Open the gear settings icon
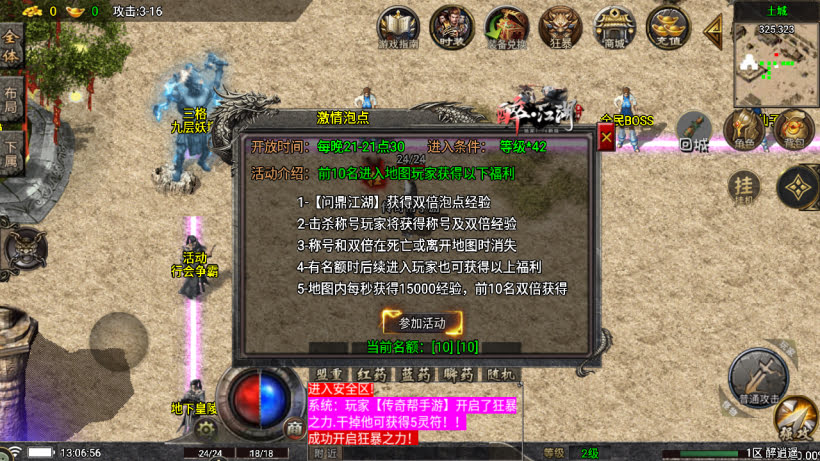This screenshot has height=461, width=820. (x=207, y=428)
